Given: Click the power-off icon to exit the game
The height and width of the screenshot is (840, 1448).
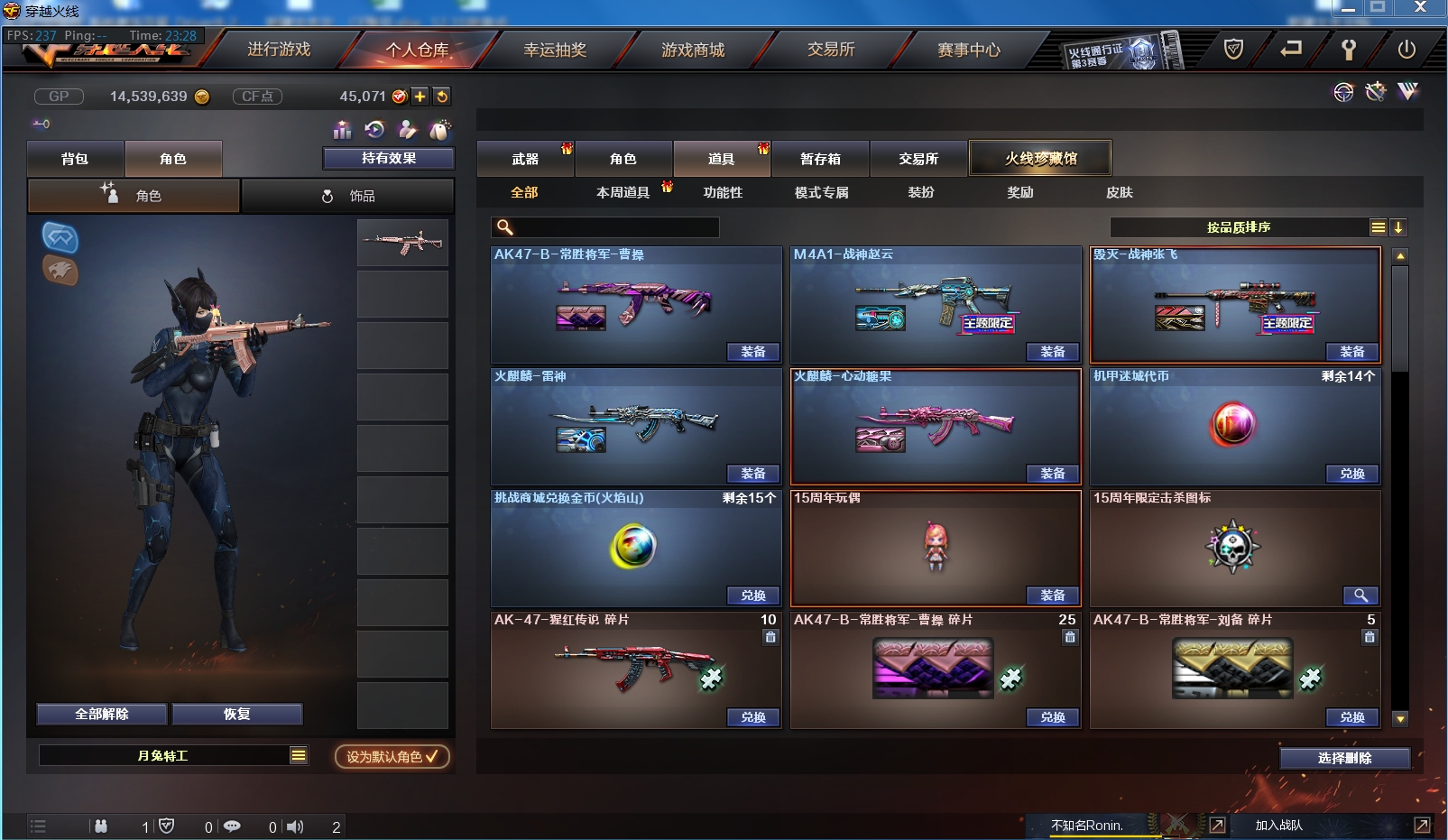Looking at the screenshot, I should (x=1406, y=51).
